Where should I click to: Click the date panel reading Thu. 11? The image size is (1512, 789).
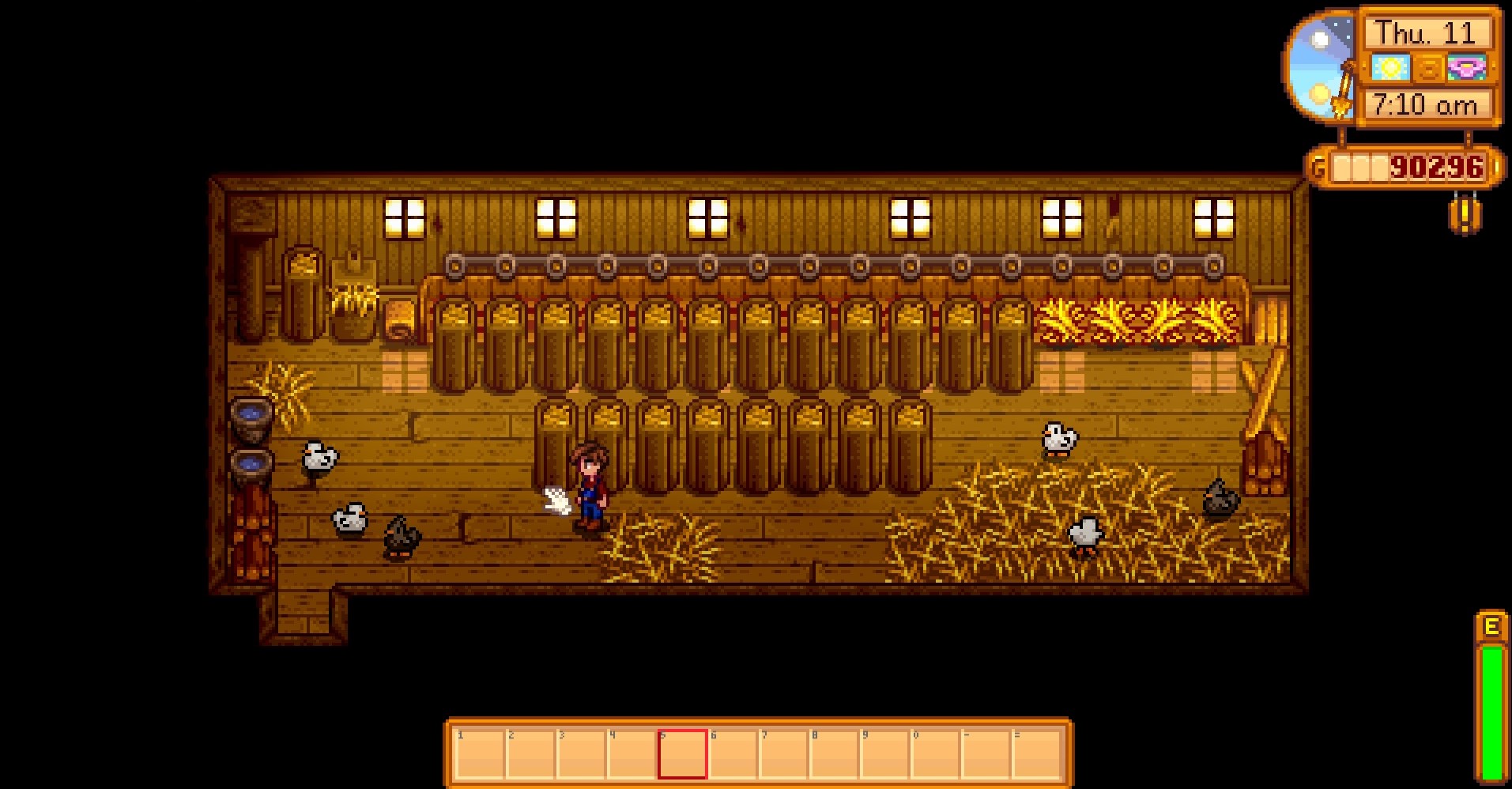[1427, 33]
